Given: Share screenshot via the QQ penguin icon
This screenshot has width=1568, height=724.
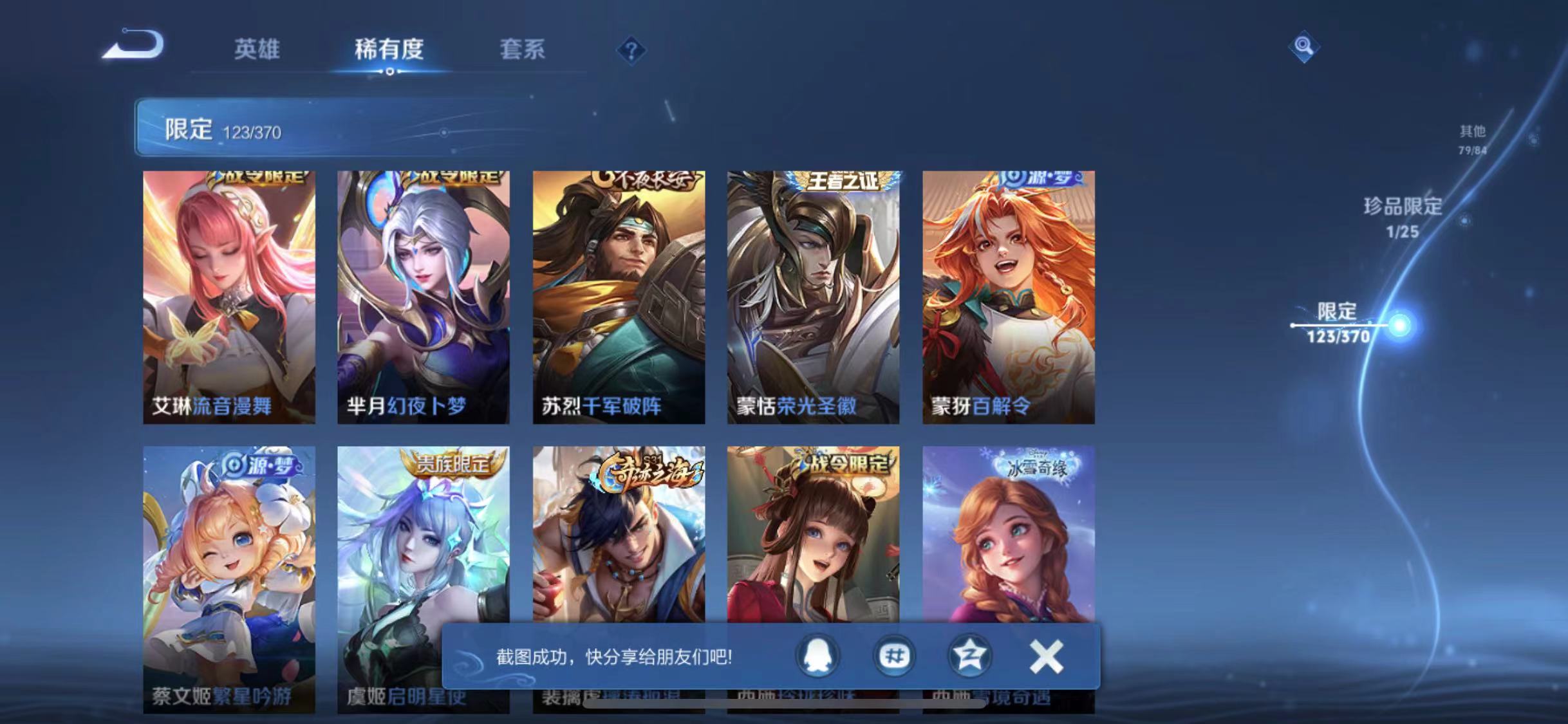Looking at the screenshot, I should (x=817, y=656).
